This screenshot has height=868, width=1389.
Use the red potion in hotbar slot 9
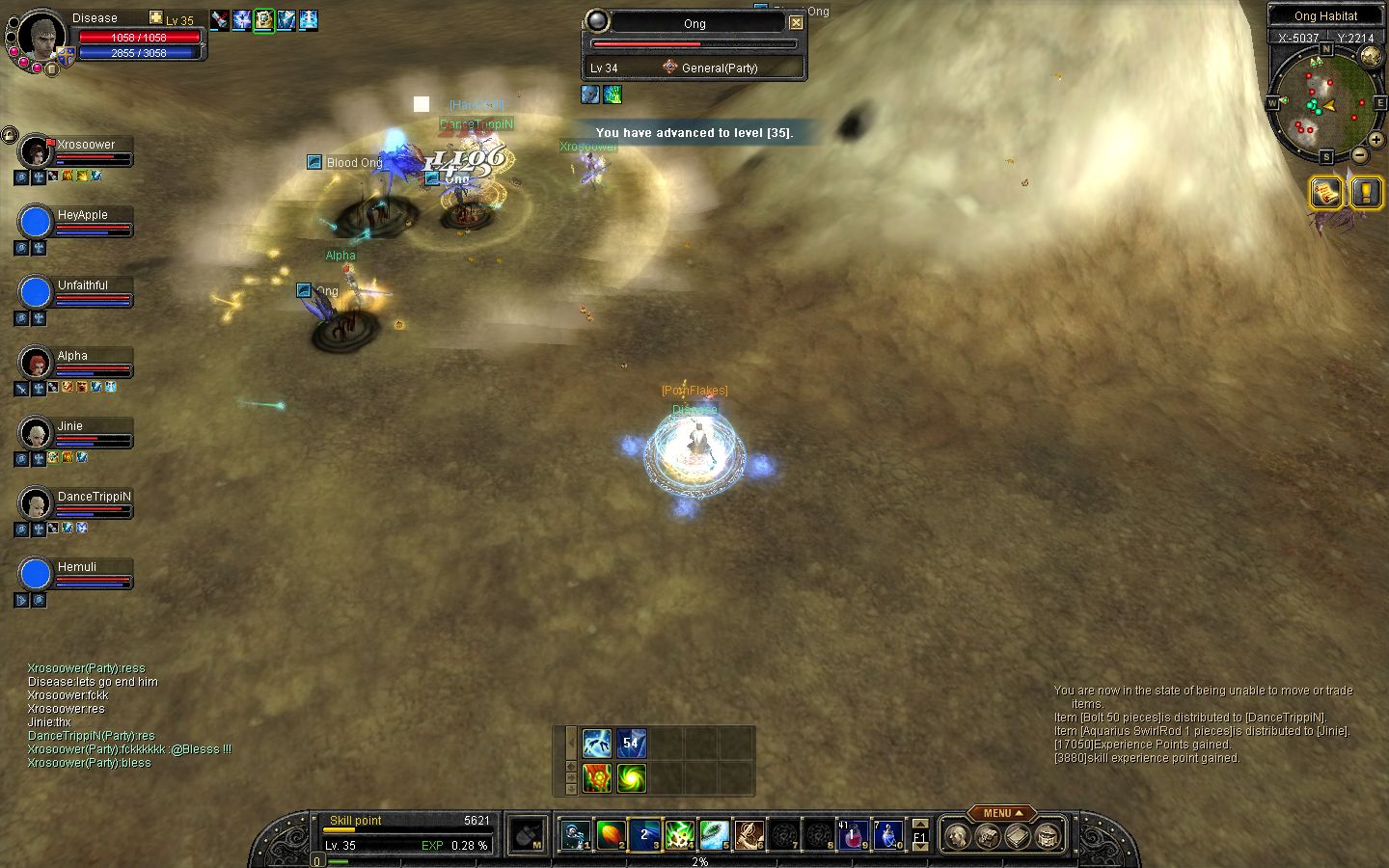pos(853,834)
